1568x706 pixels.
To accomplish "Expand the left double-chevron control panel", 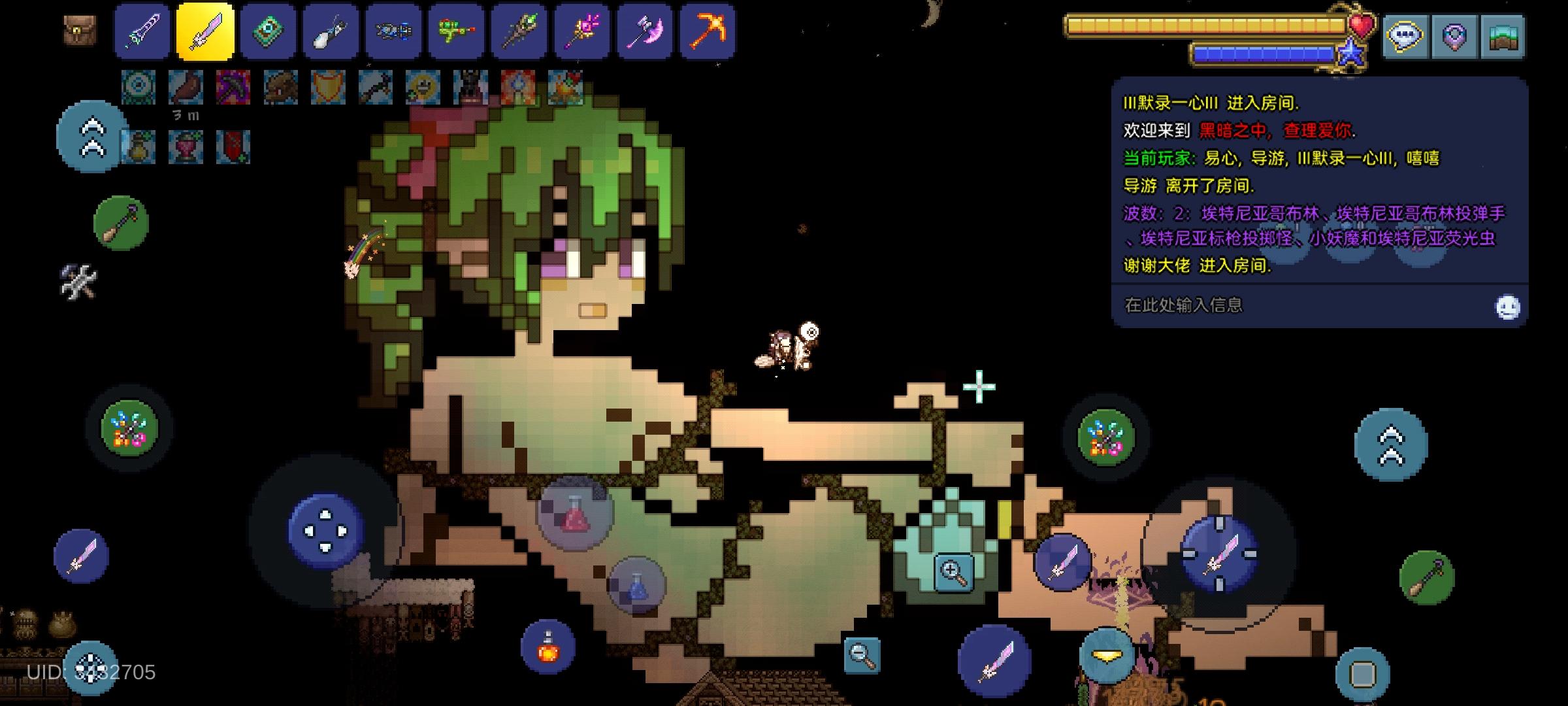I will [x=91, y=135].
